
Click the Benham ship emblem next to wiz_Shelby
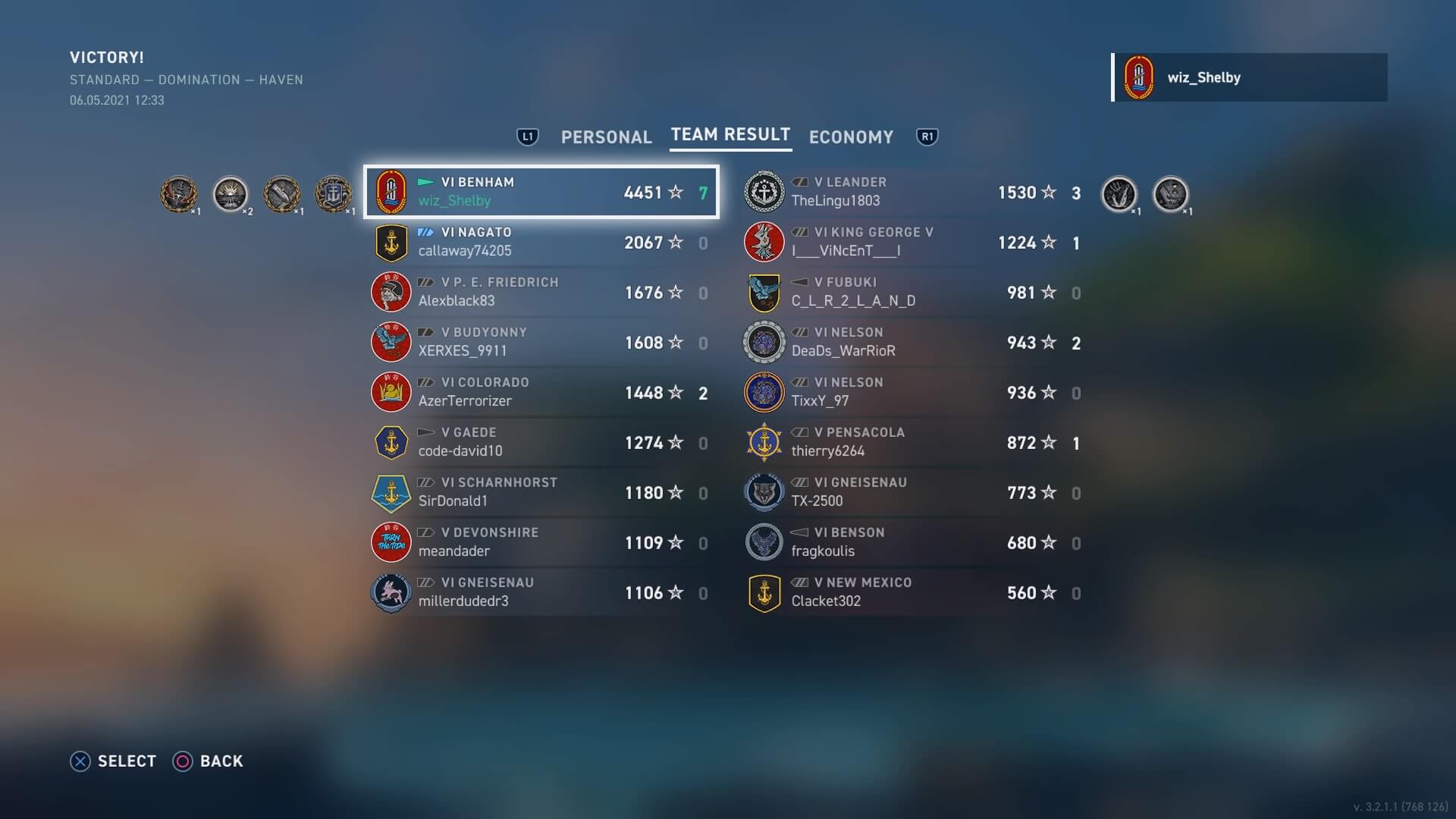[x=391, y=192]
